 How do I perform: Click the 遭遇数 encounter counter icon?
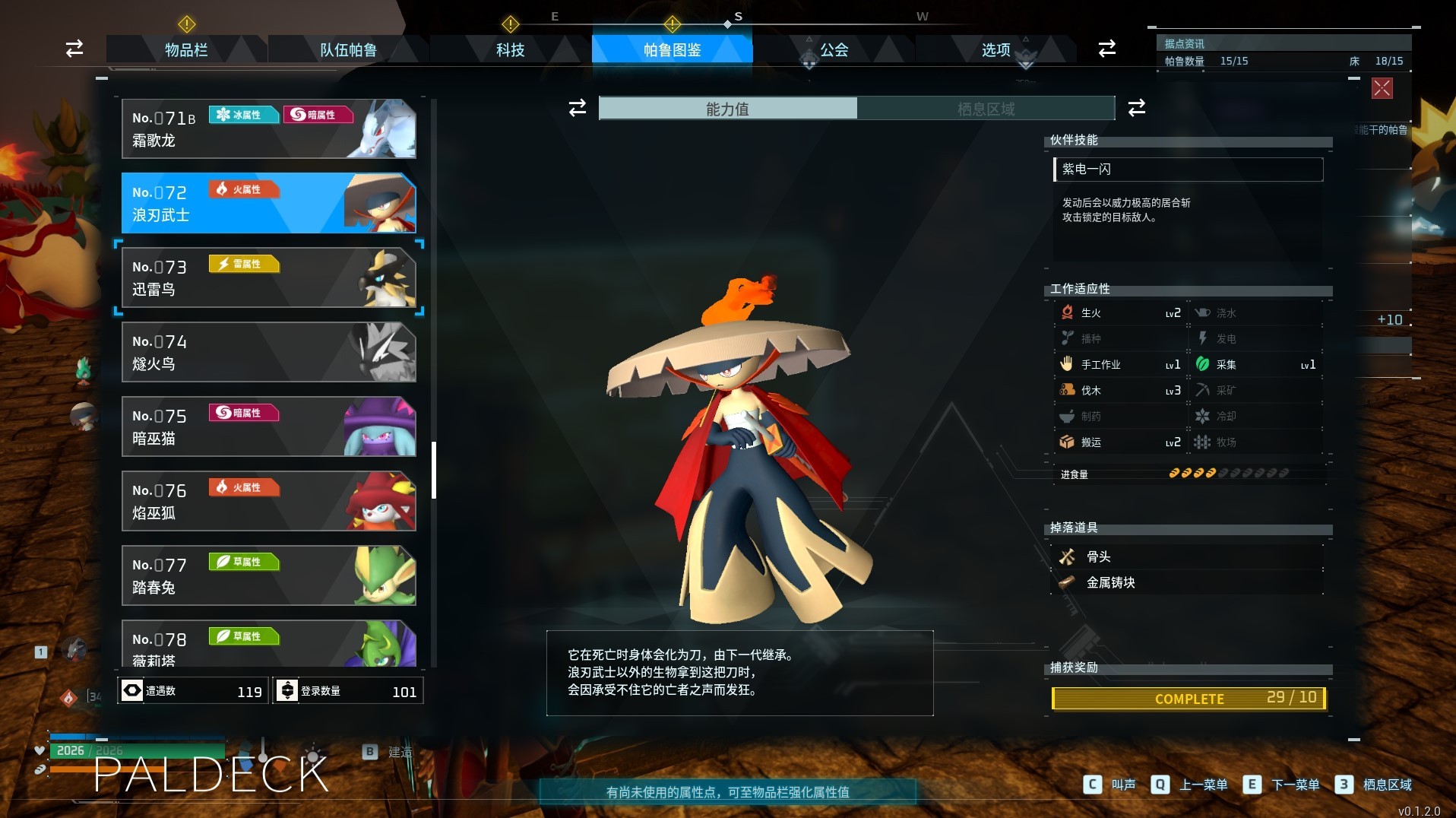click(x=133, y=690)
